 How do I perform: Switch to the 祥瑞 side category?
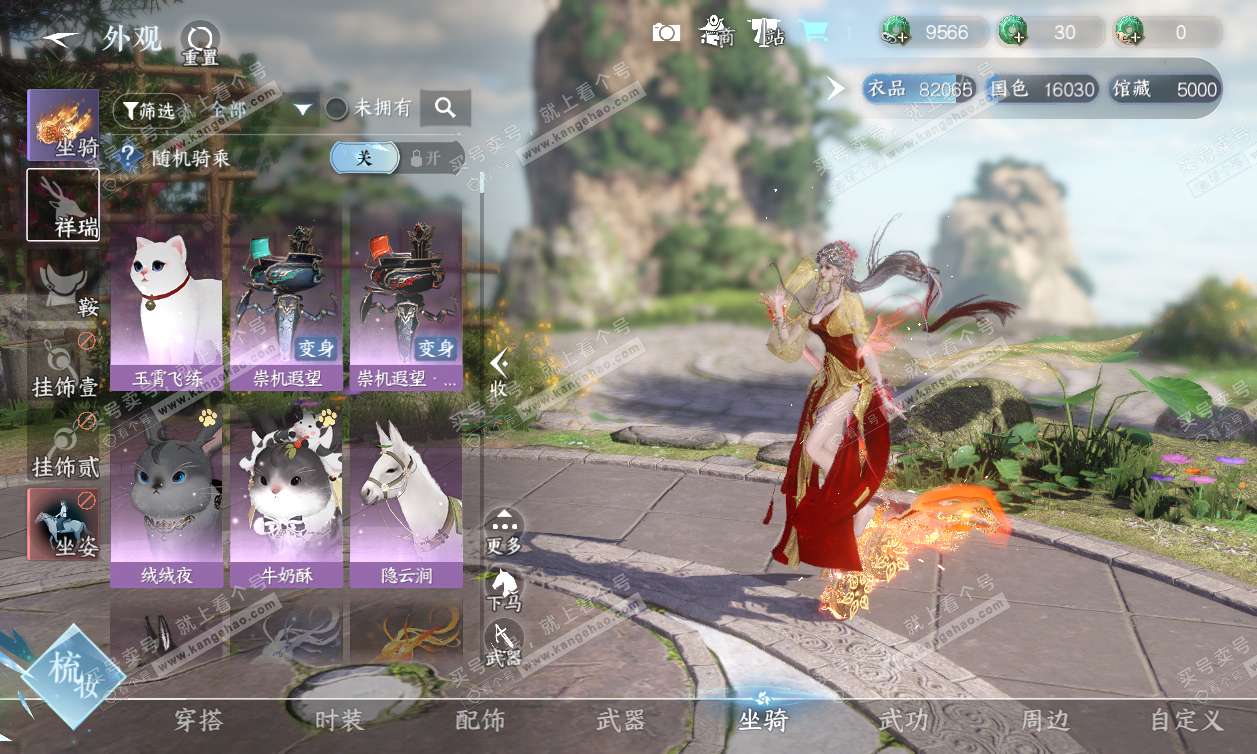[63, 205]
